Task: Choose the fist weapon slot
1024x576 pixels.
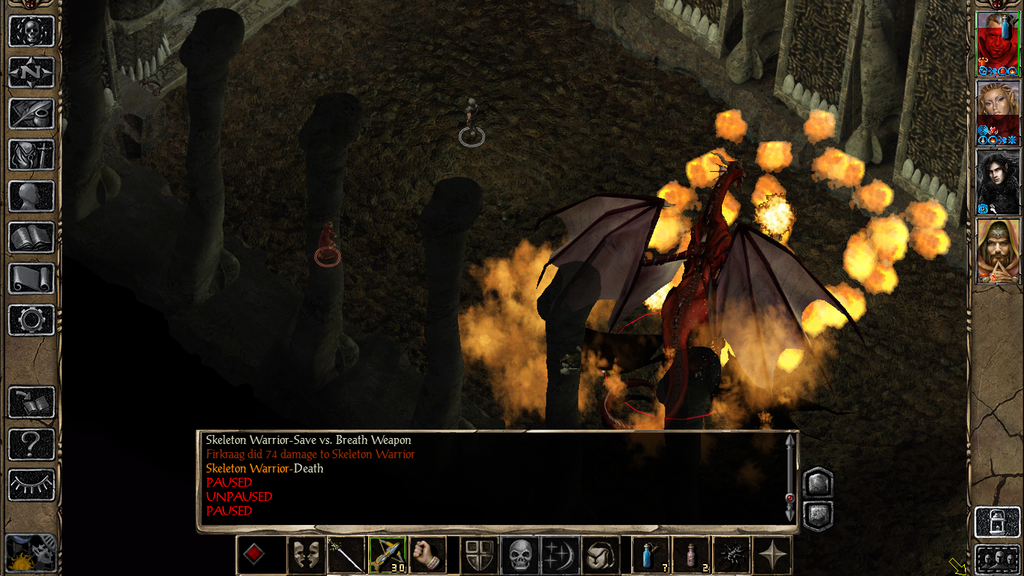Action: 428,555
